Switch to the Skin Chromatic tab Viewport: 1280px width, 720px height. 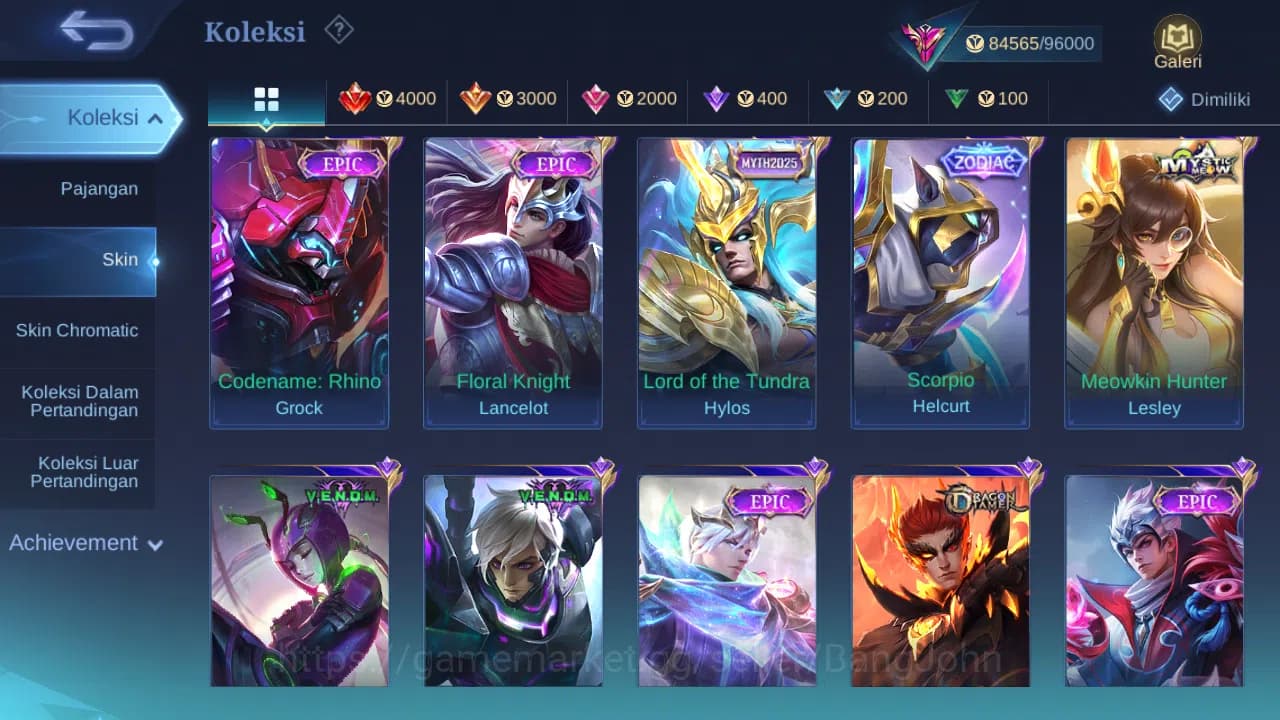tap(79, 330)
